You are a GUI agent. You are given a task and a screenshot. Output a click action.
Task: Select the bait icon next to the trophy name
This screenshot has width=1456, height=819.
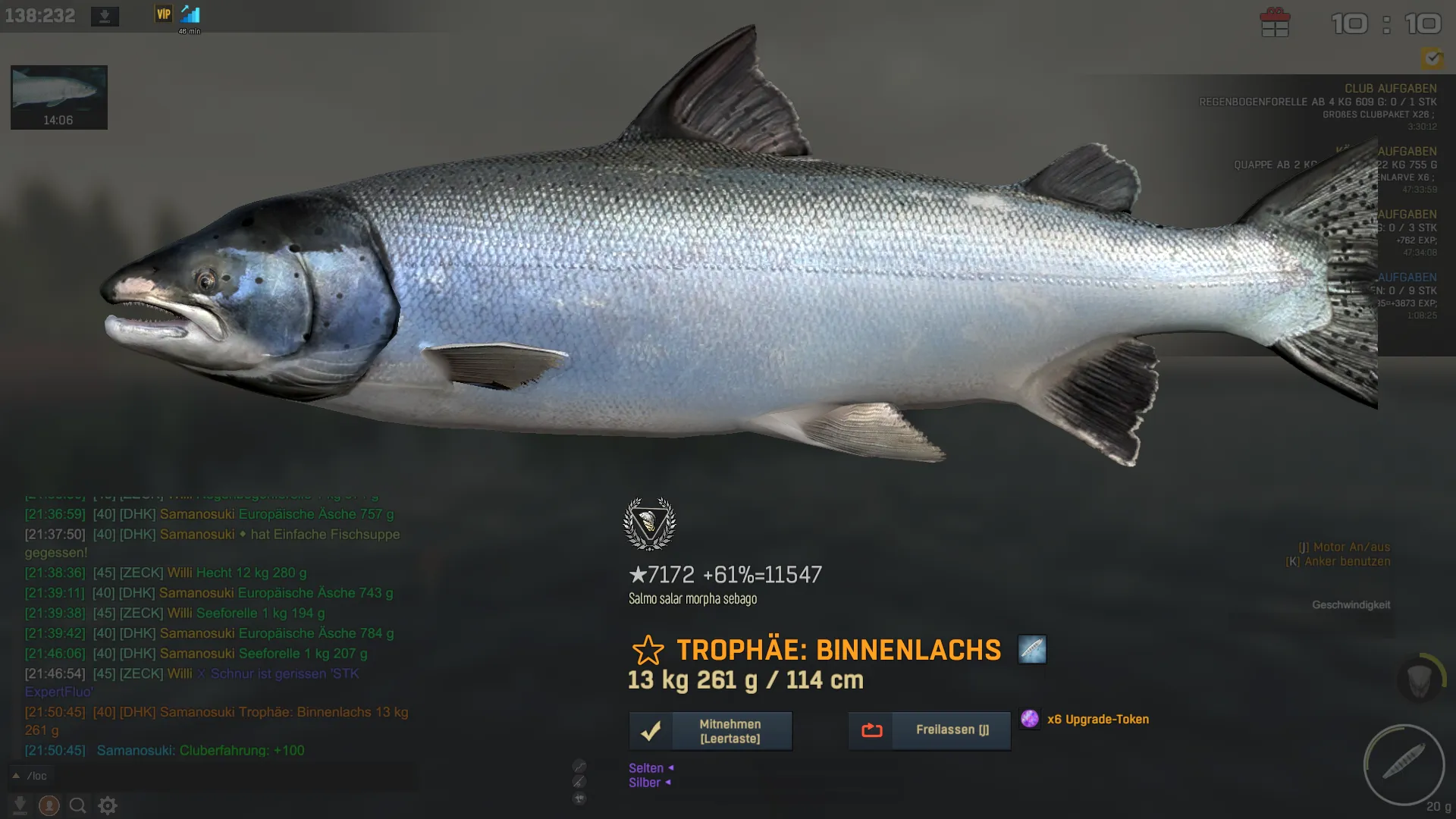(1032, 650)
